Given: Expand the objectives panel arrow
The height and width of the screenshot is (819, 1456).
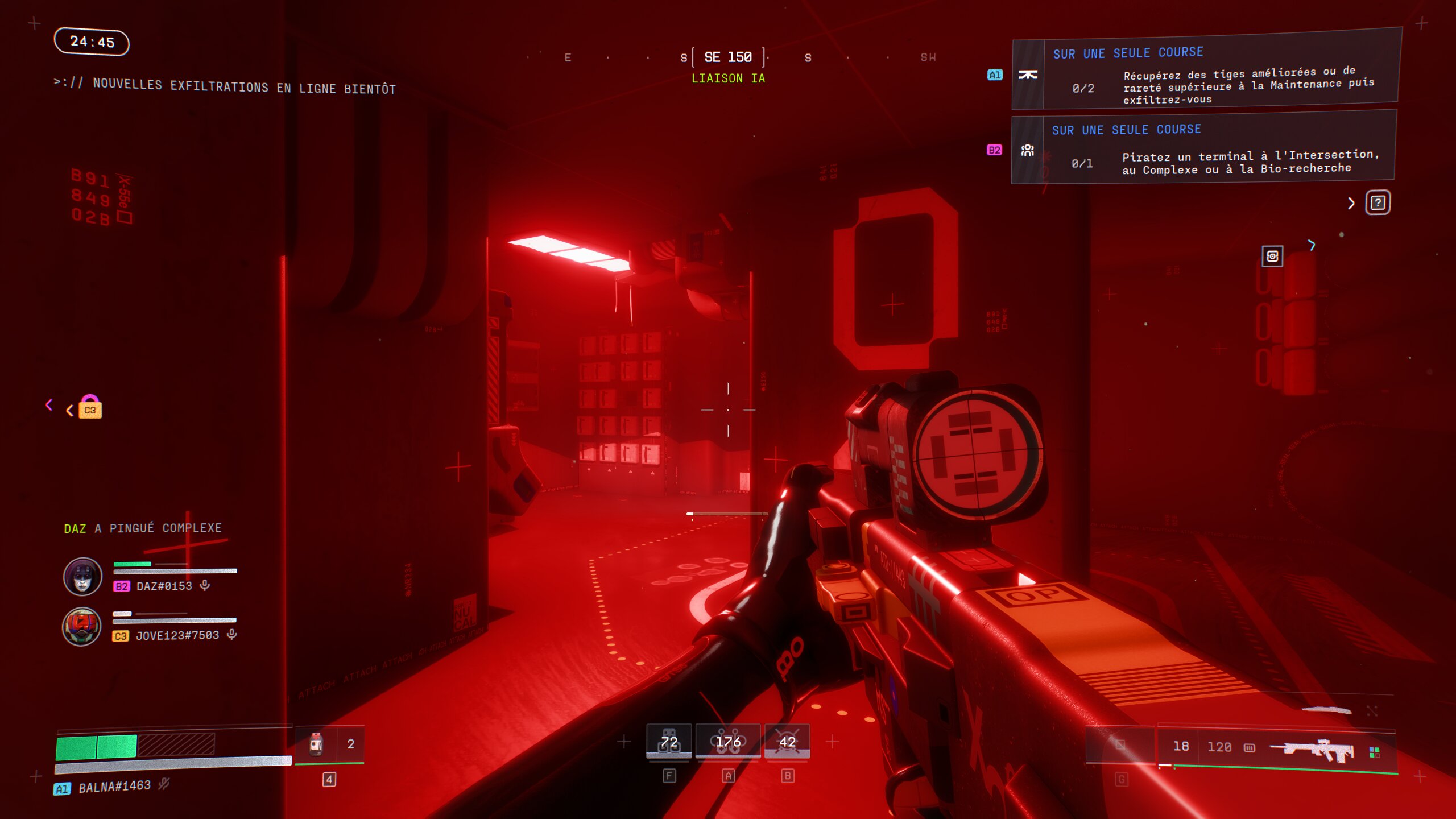Looking at the screenshot, I should (x=1351, y=203).
